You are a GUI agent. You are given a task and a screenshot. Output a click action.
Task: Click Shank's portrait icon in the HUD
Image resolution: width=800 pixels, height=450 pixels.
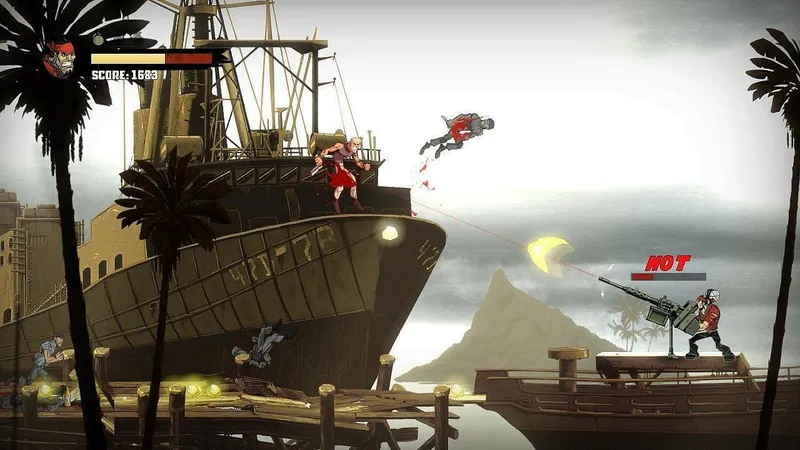(x=60, y=58)
